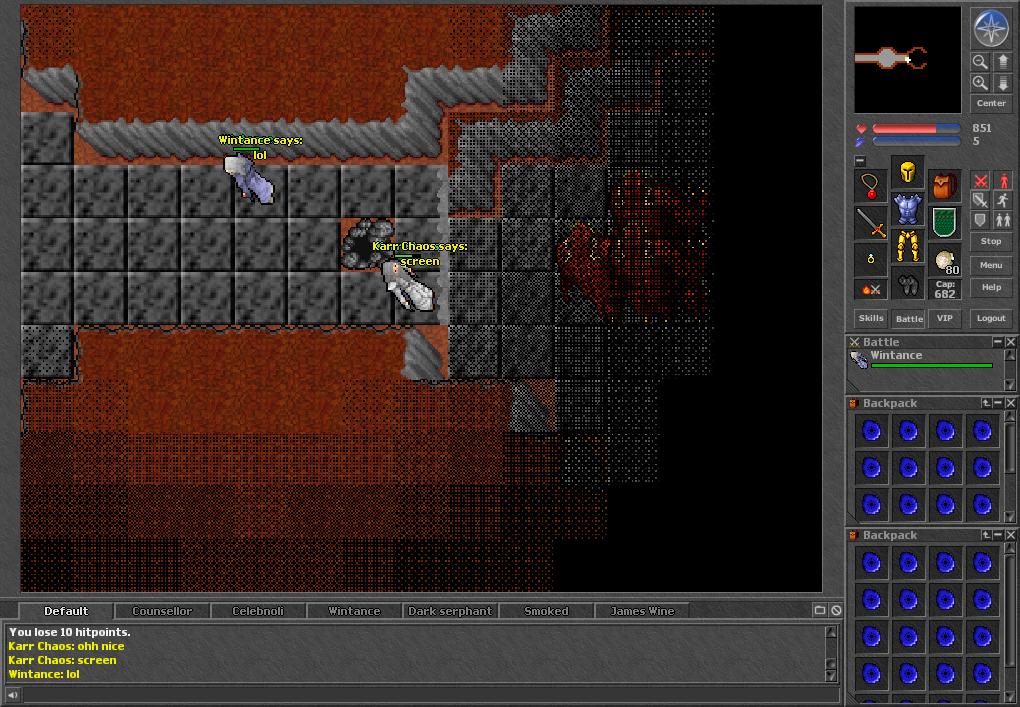The height and width of the screenshot is (707, 1020).
Task: Open the Dark serphant chat tab
Action: [x=450, y=611]
